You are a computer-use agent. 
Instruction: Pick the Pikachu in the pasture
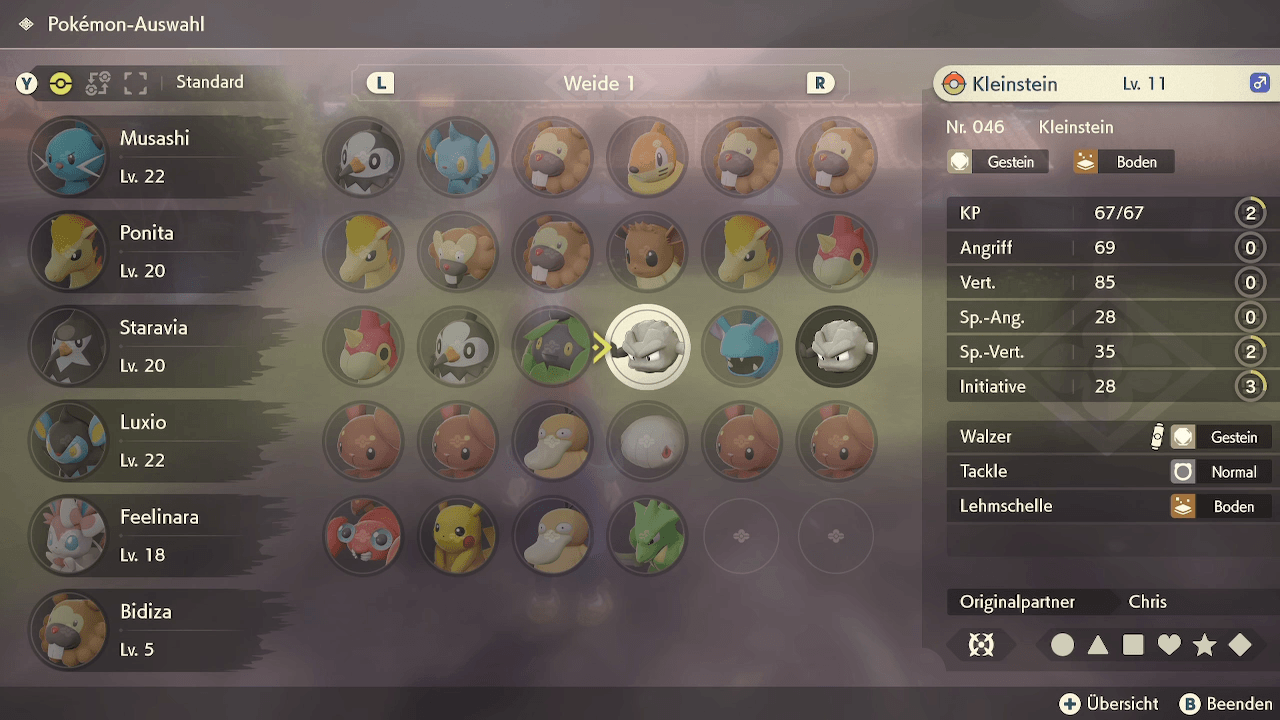pyautogui.click(x=458, y=536)
